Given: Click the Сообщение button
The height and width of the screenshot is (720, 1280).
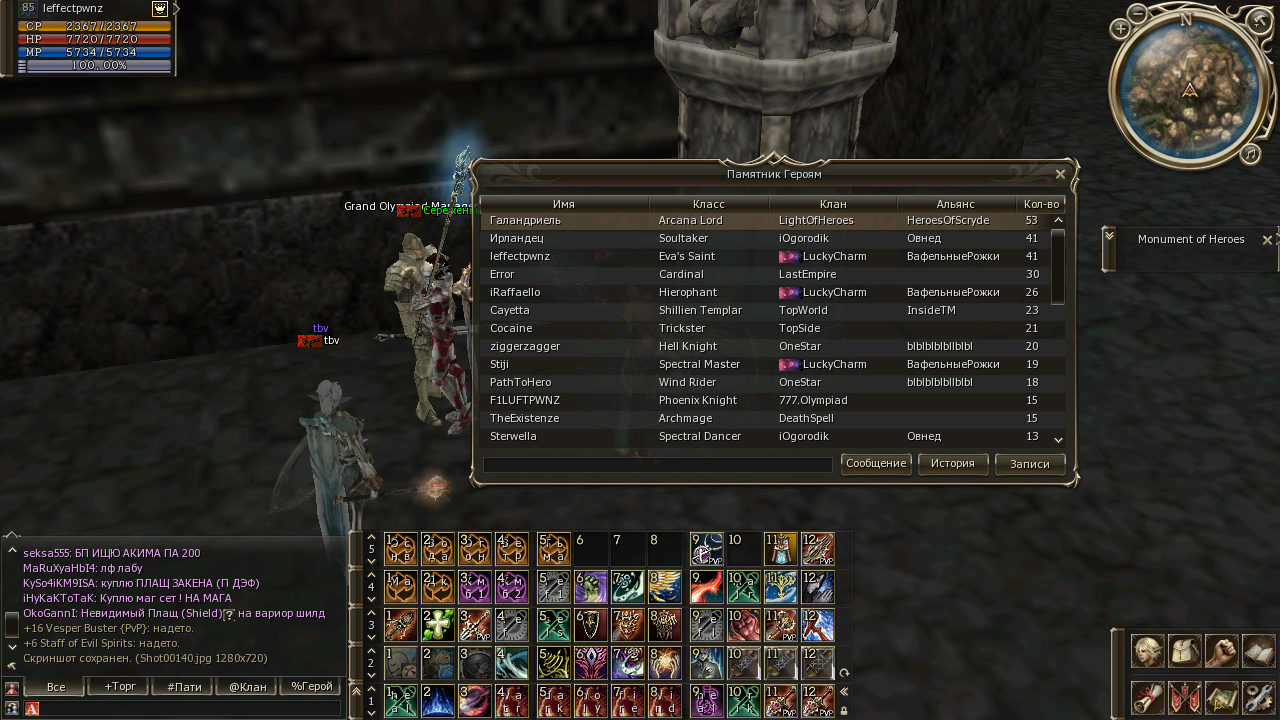Looking at the screenshot, I should [876, 464].
